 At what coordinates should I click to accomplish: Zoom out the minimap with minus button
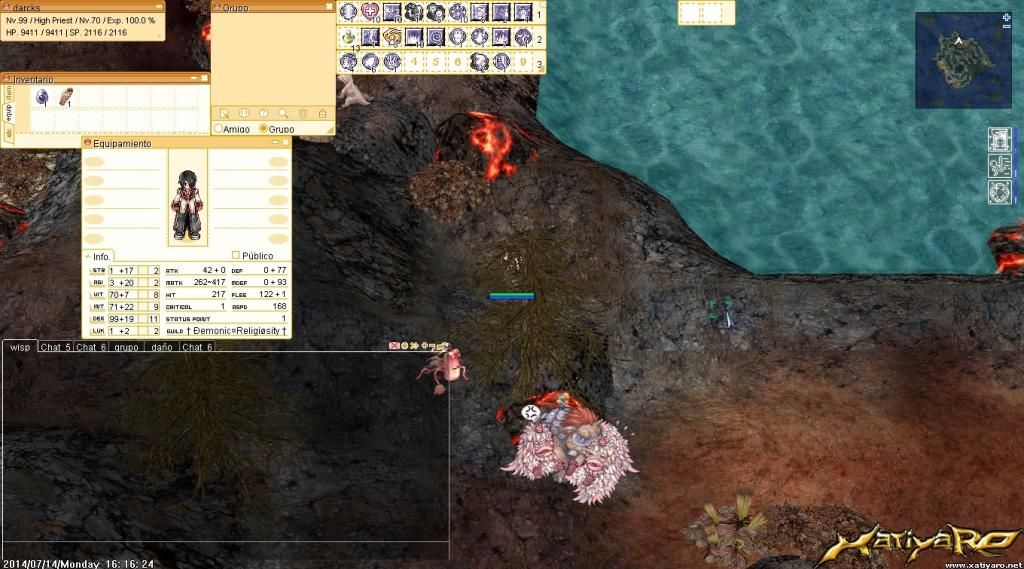click(1005, 29)
